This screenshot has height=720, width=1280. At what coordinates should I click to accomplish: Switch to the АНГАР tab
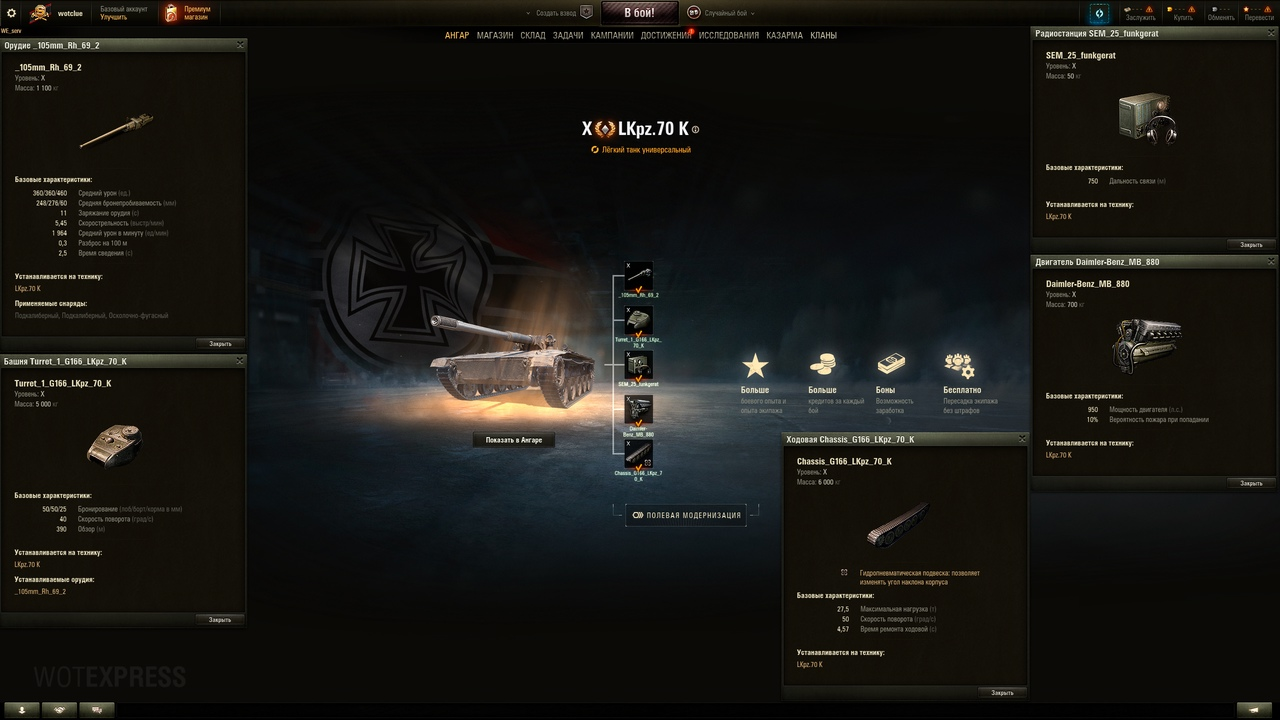point(457,36)
